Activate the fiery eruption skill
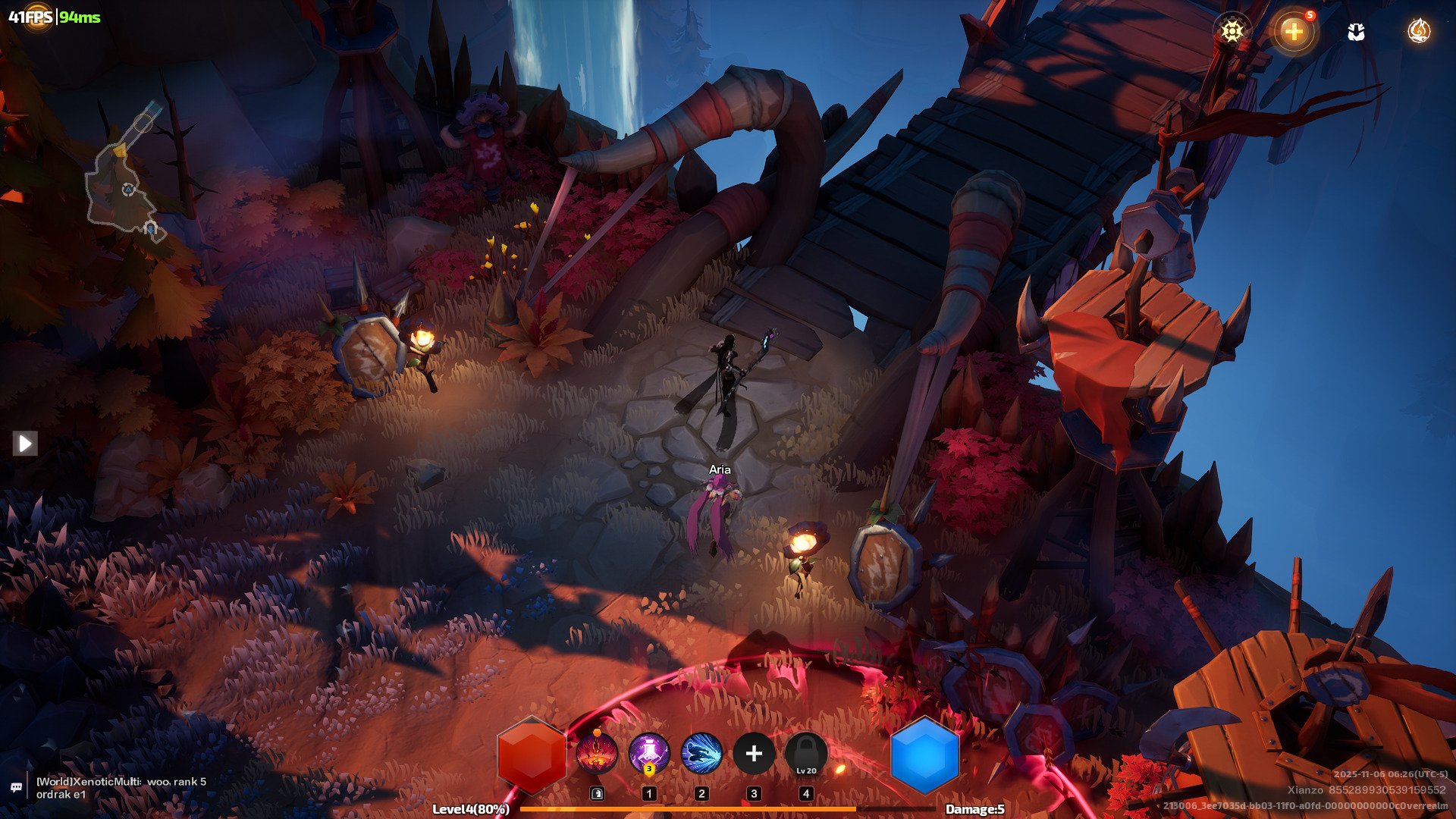The image size is (1456, 819). (x=597, y=754)
